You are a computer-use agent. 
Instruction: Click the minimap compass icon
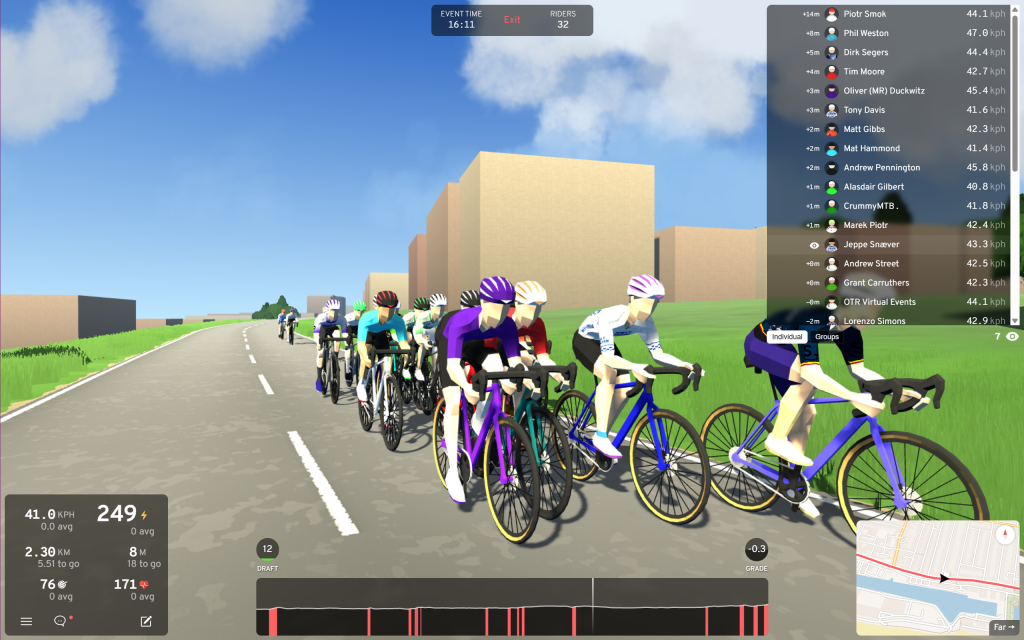click(x=1006, y=535)
